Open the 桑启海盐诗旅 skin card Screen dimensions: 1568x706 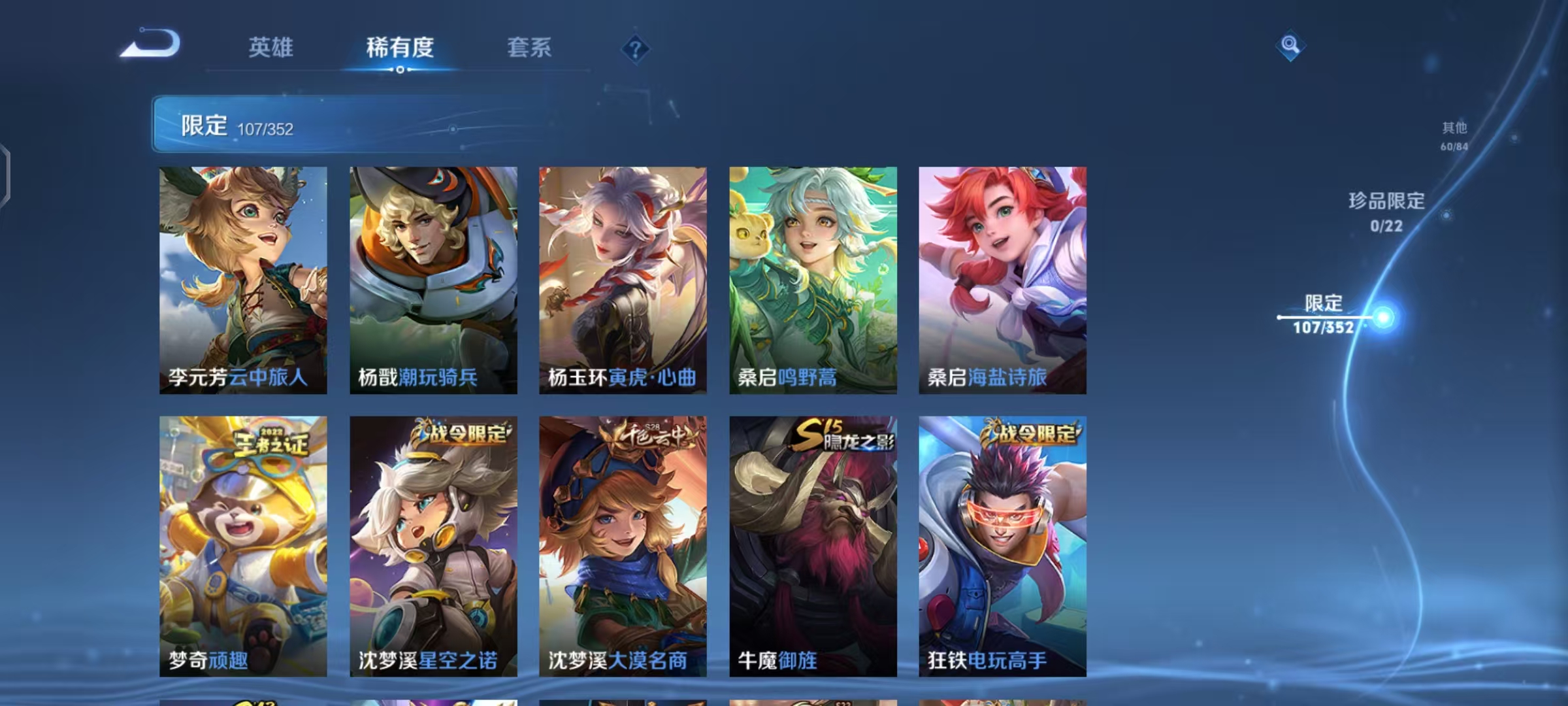point(1002,278)
